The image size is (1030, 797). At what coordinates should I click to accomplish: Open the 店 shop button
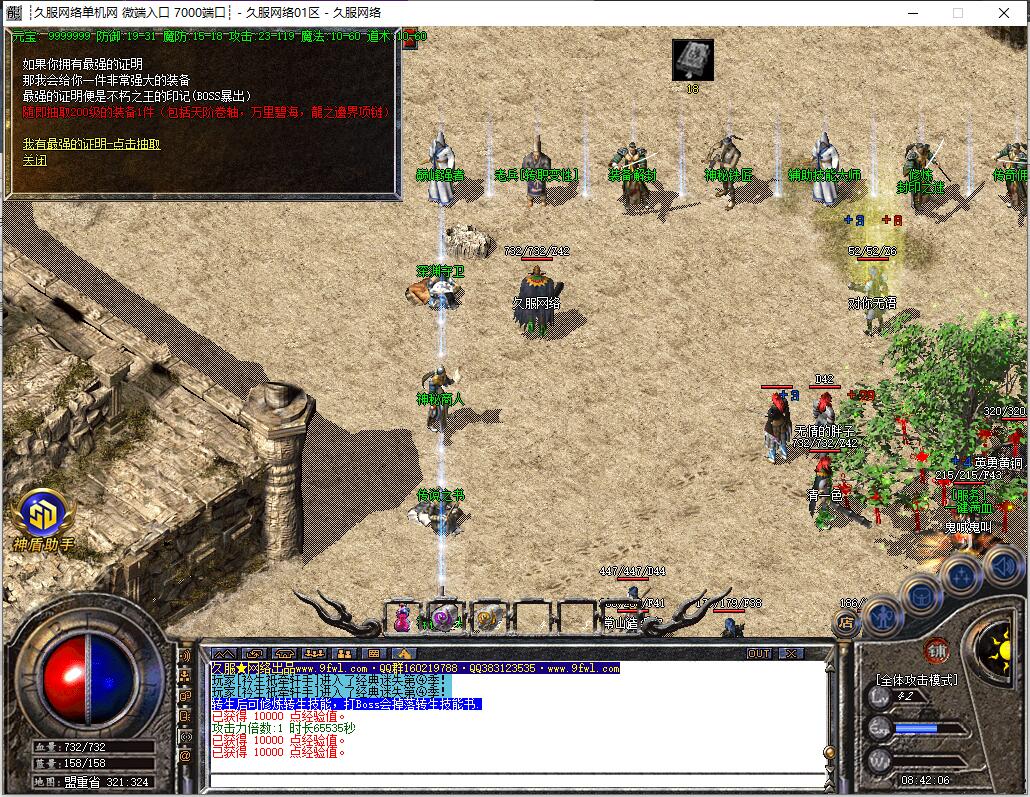[845, 623]
